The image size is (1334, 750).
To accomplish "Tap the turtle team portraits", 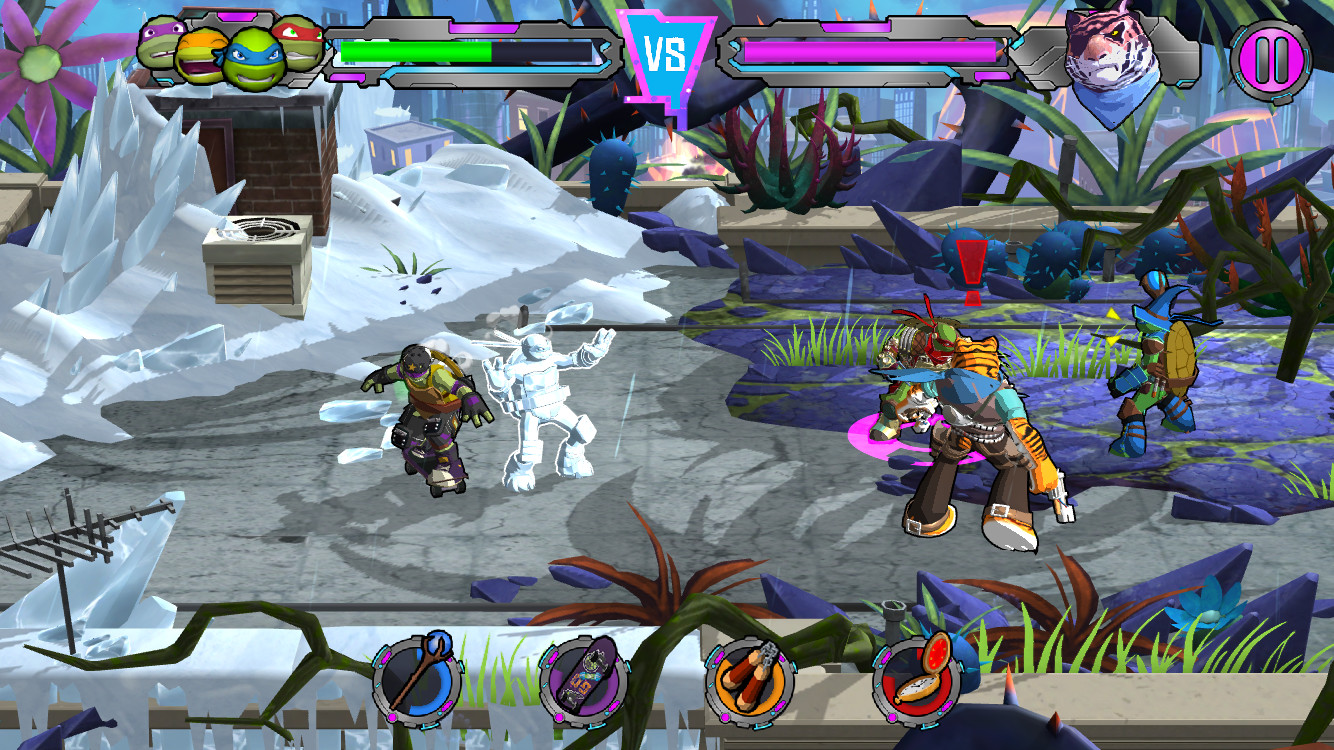I will click(230, 50).
